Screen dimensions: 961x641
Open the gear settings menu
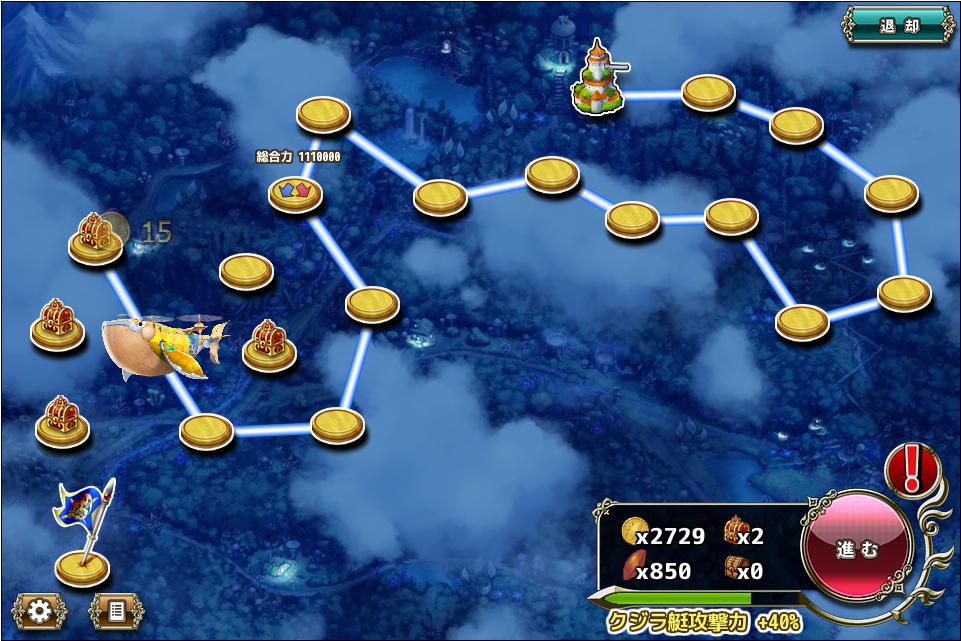pyautogui.click(x=40, y=611)
